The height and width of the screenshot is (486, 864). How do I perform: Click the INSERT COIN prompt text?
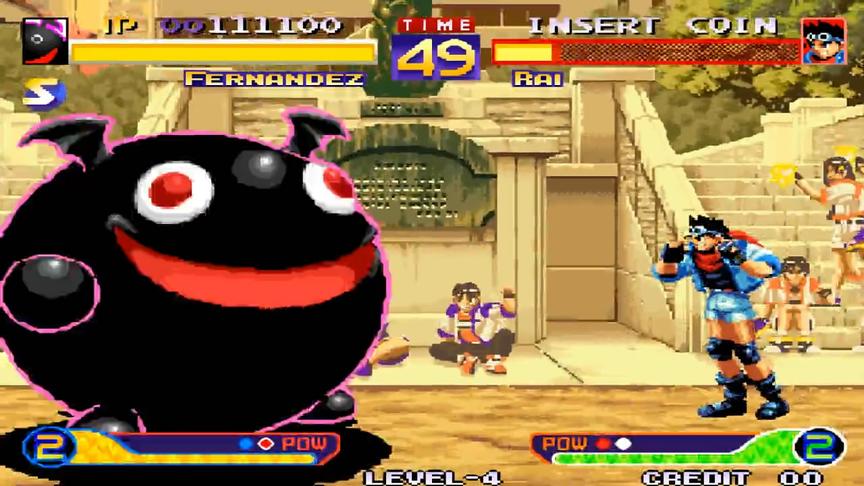click(x=652, y=25)
